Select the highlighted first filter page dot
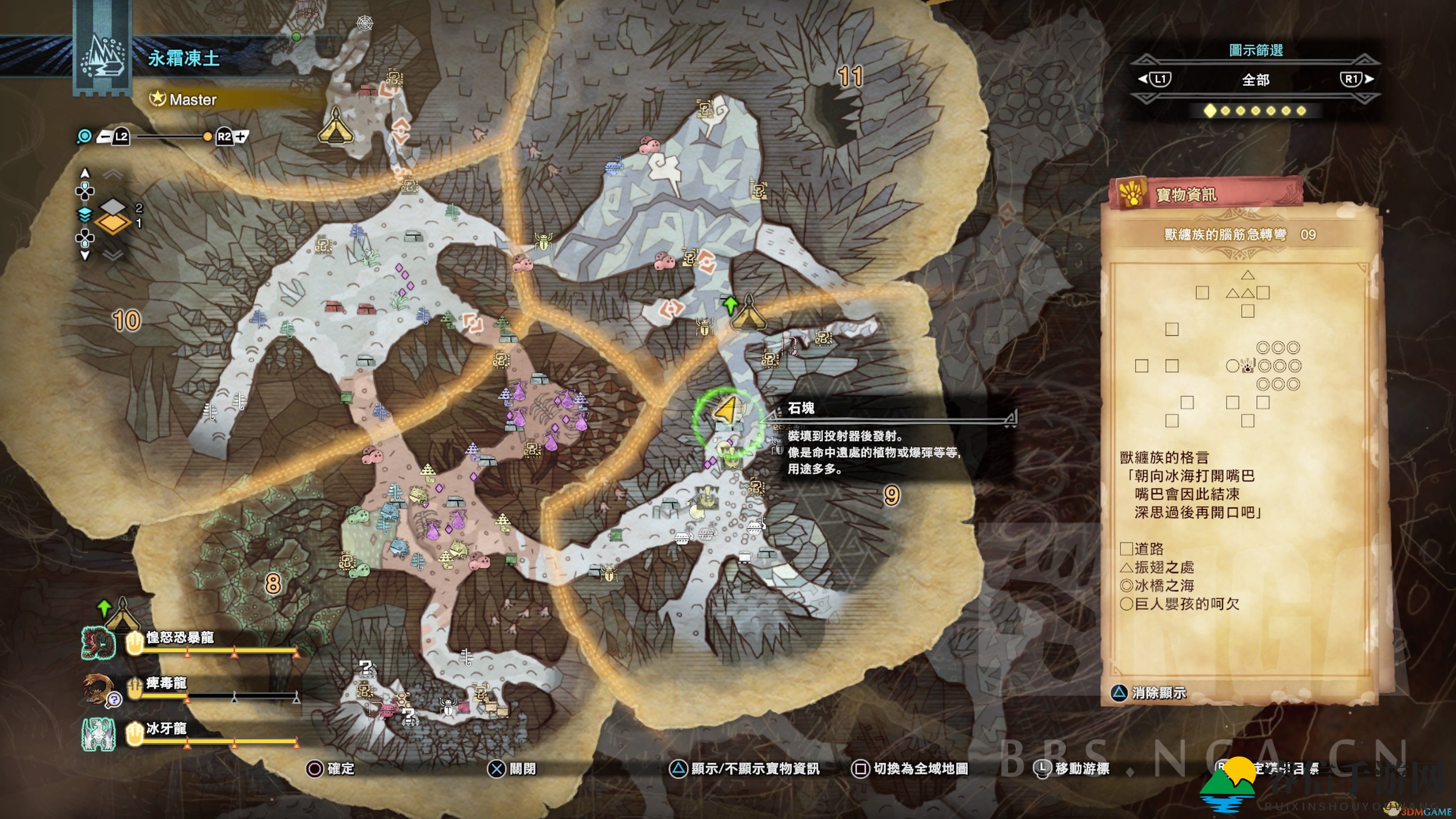Image resolution: width=1456 pixels, height=819 pixels. click(x=1210, y=111)
